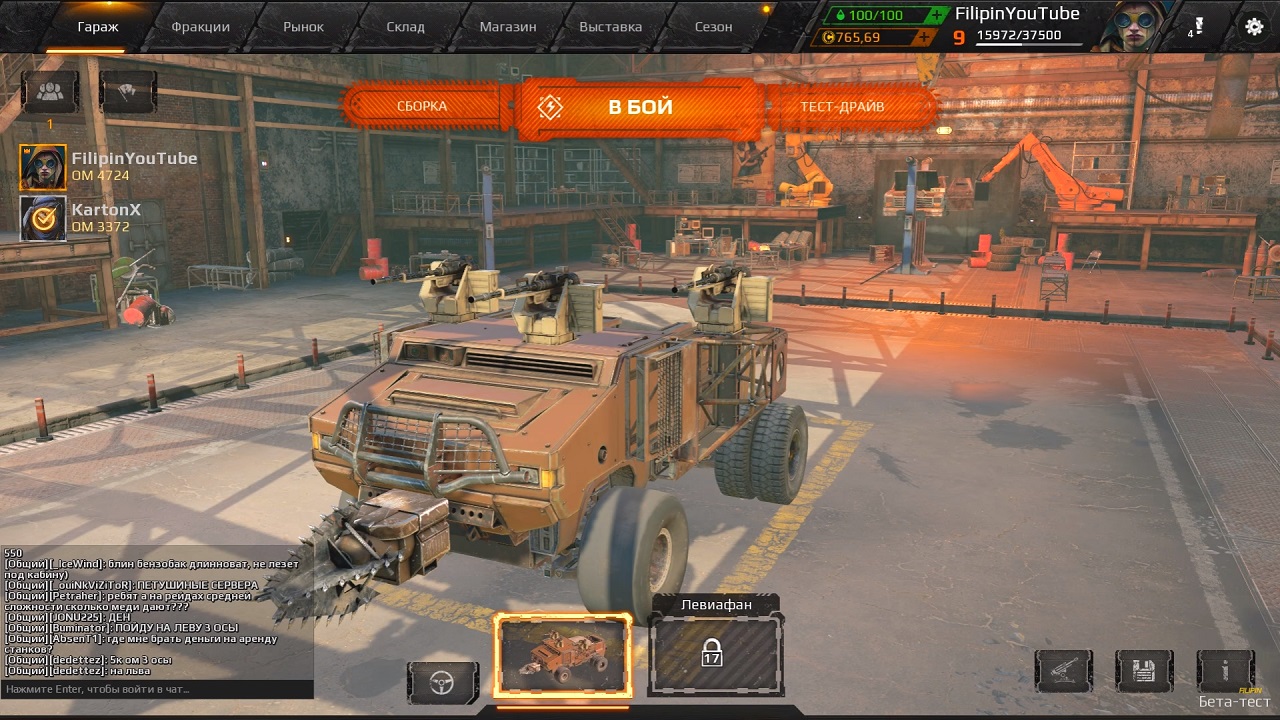Open the group members icon

click(50, 91)
